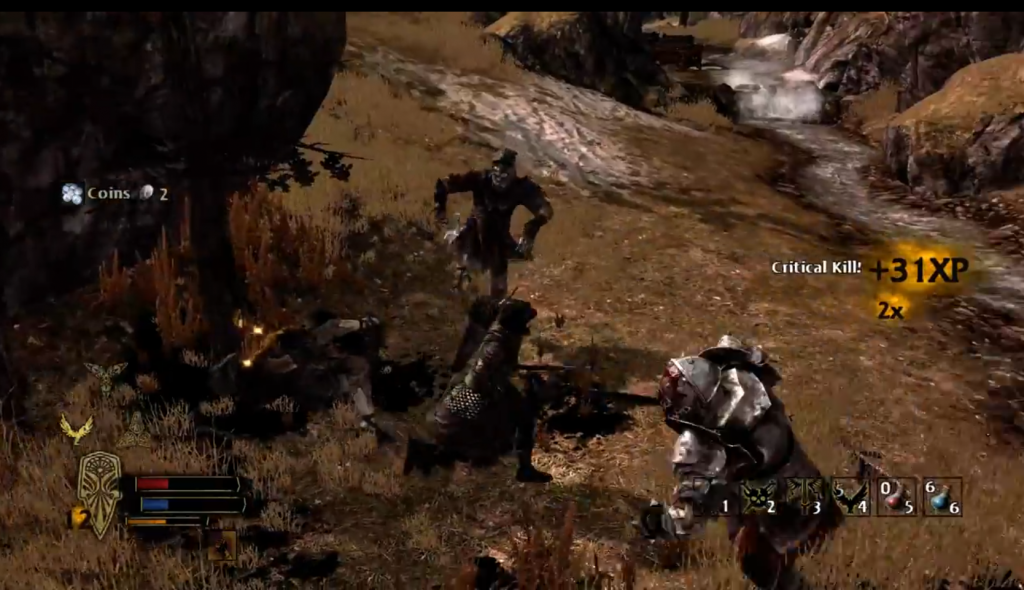Drink the blue mana potion
The width and height of the screenshot is (1024, 590).
tap(943, 496)
